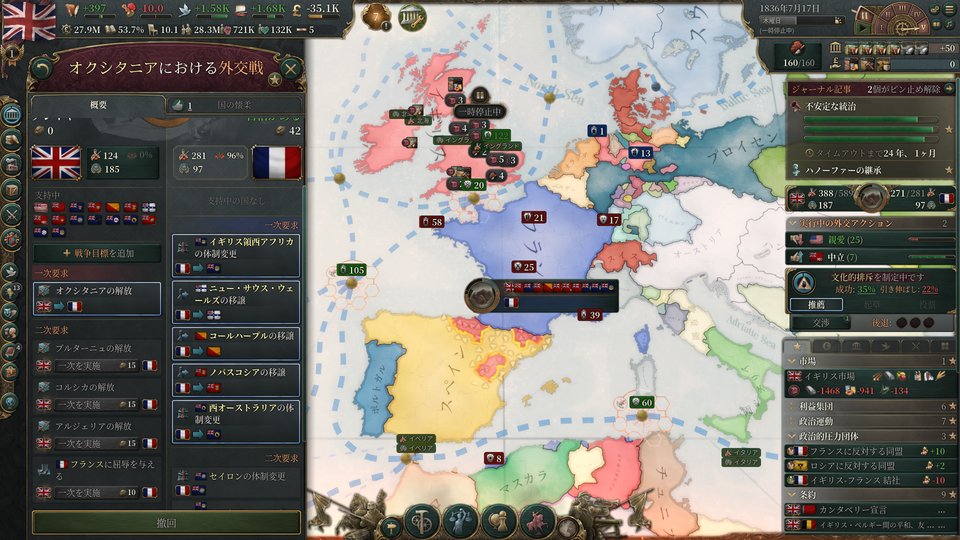Image resolution: width=960 pixels, height=540 pixels.
Task: Select French demand ノバスコシアの移譲
Action: [x=236, y=378]
